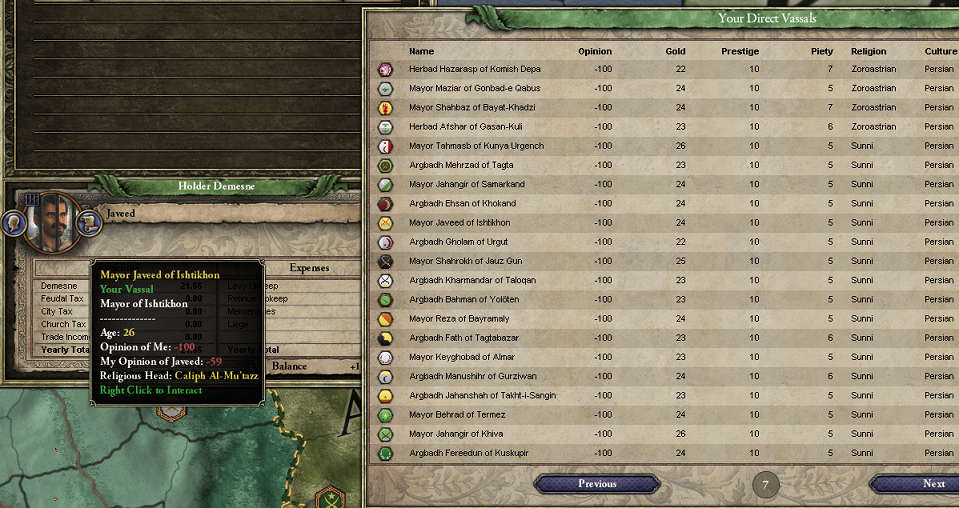Sort vassals by Prestige header
Image resolution: width=959 pixels, height=508 pixels.
[x=740, y=51]
